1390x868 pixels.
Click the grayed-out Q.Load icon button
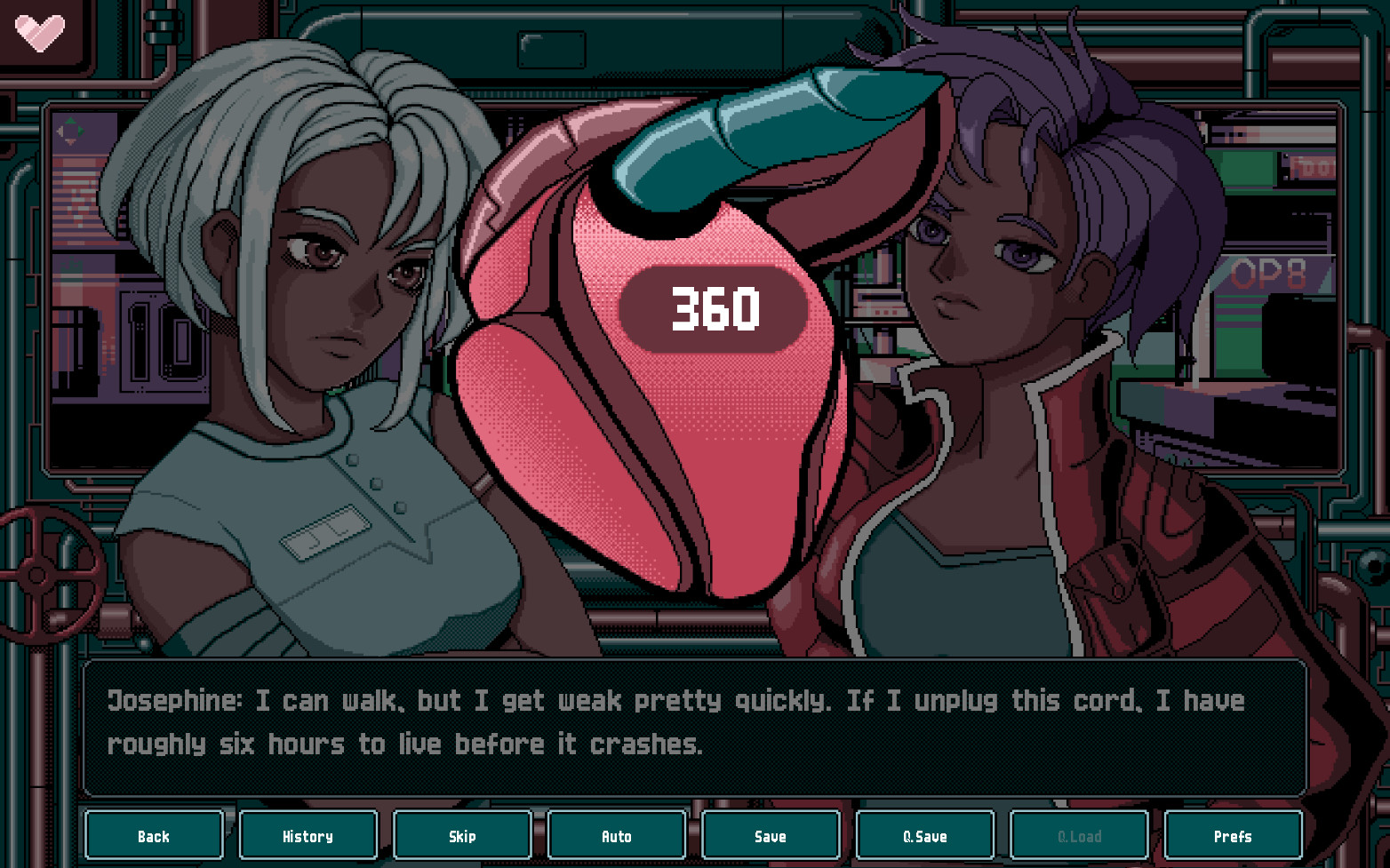(x=1079, y=835)
